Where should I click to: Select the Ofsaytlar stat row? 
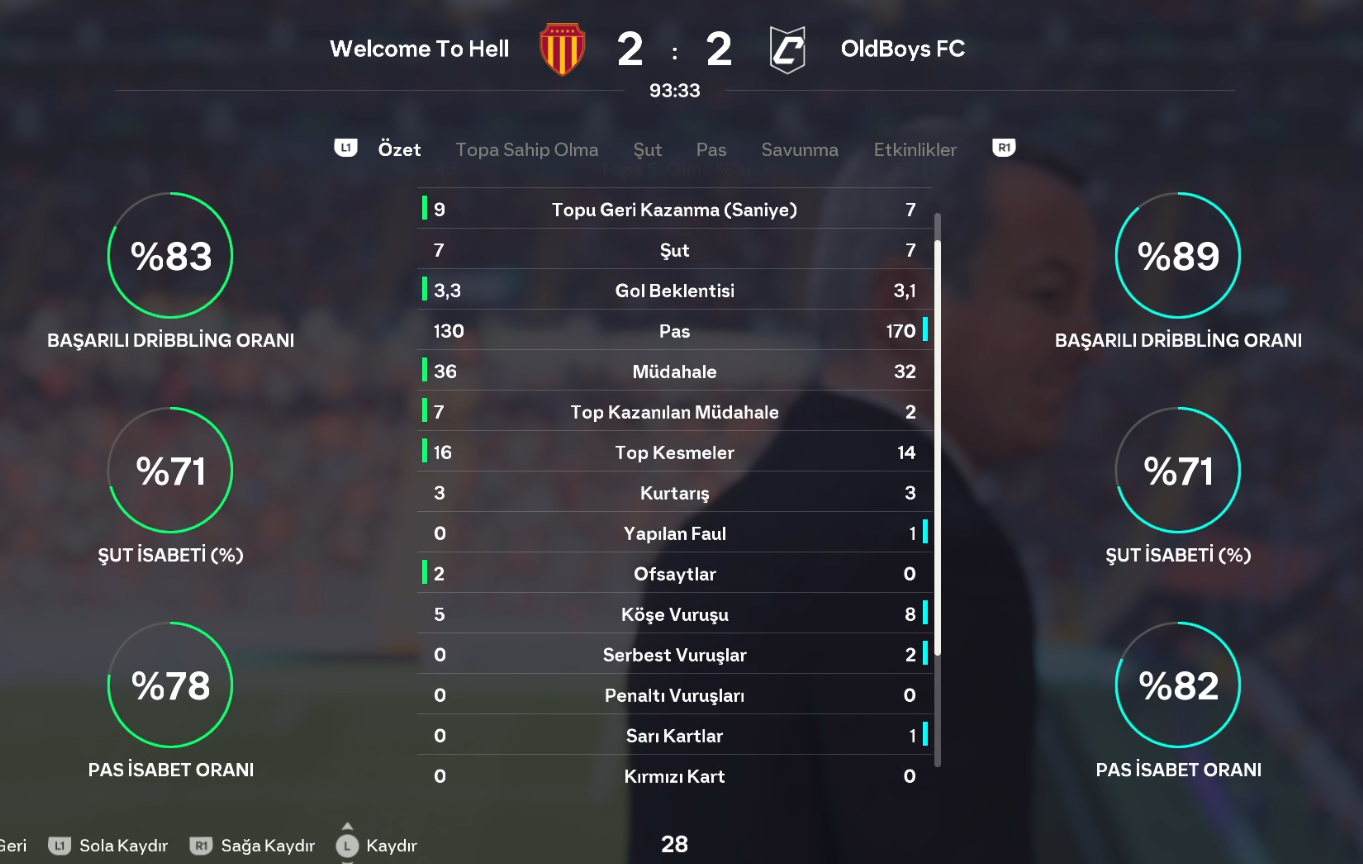pyautogui.click(x=675, y=574)
